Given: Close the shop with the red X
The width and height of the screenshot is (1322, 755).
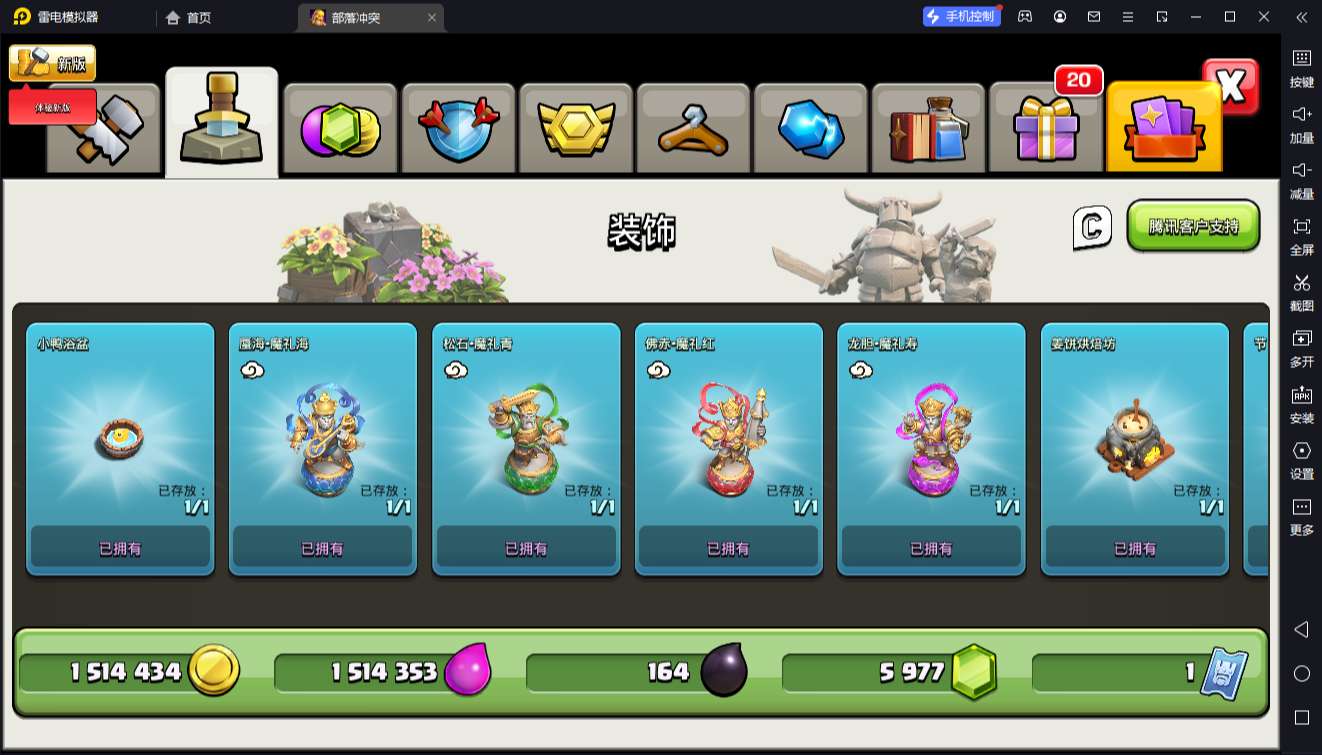Looking at the screenshot, I should (x=1230, y=87).
